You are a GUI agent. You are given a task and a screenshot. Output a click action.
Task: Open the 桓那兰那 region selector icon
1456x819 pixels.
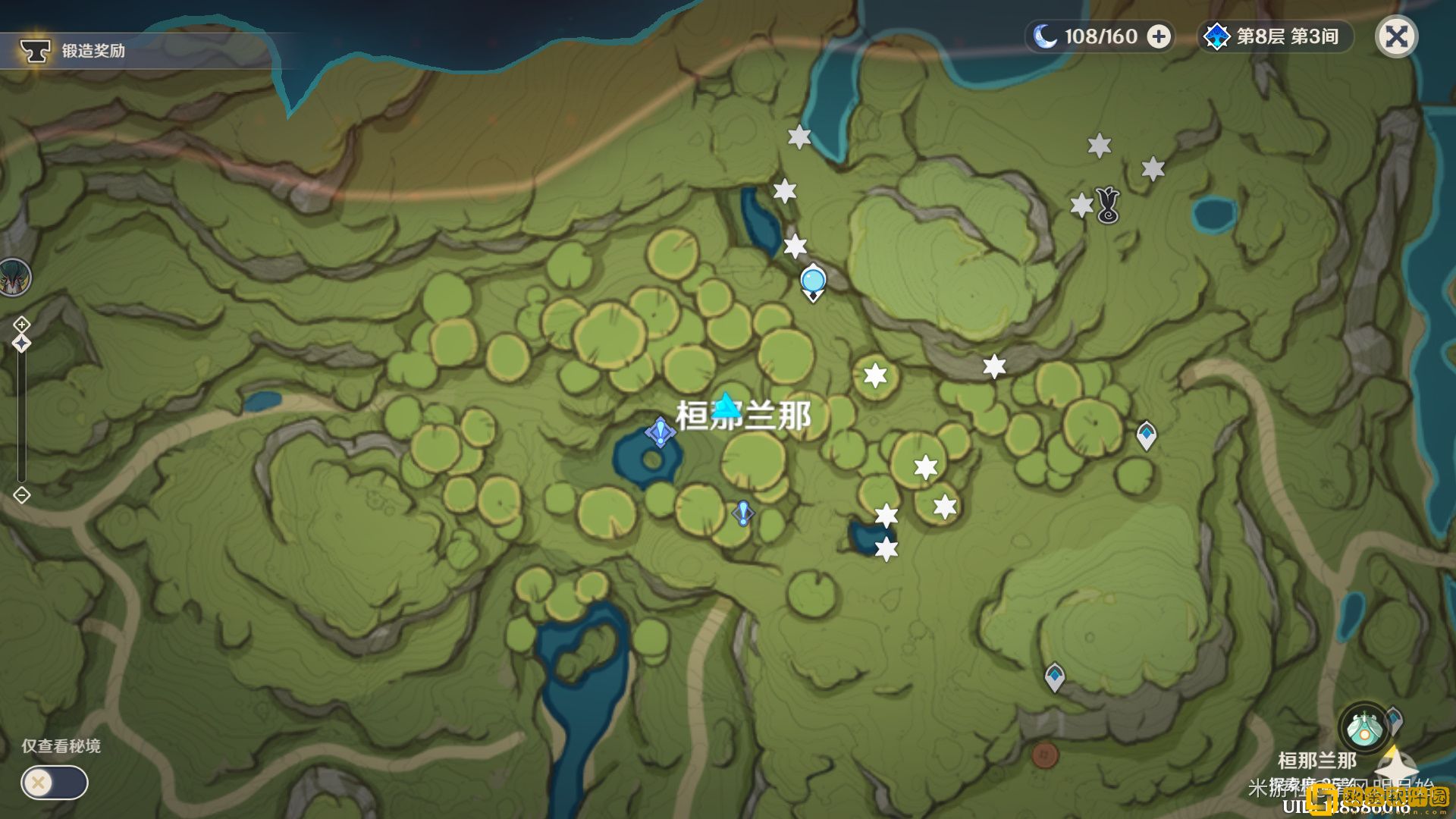1363,726
